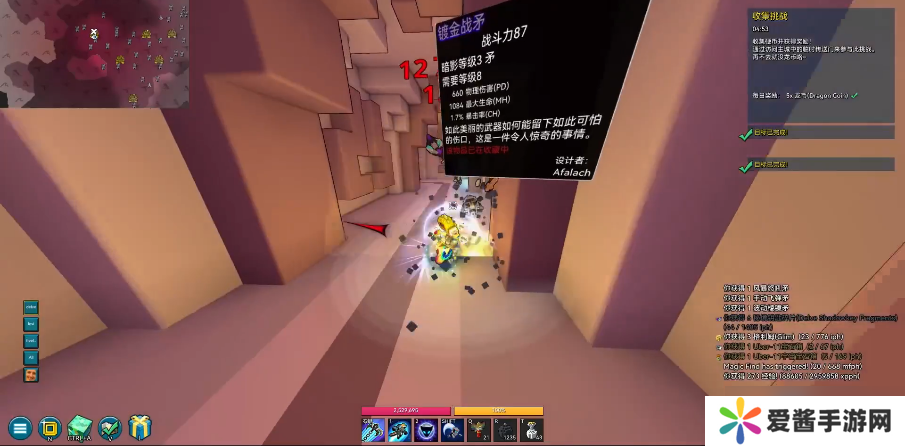The height and width of the screenshot is (446, 905).
Task: Open the hamburger main menu button
Action: click(20, 427)
